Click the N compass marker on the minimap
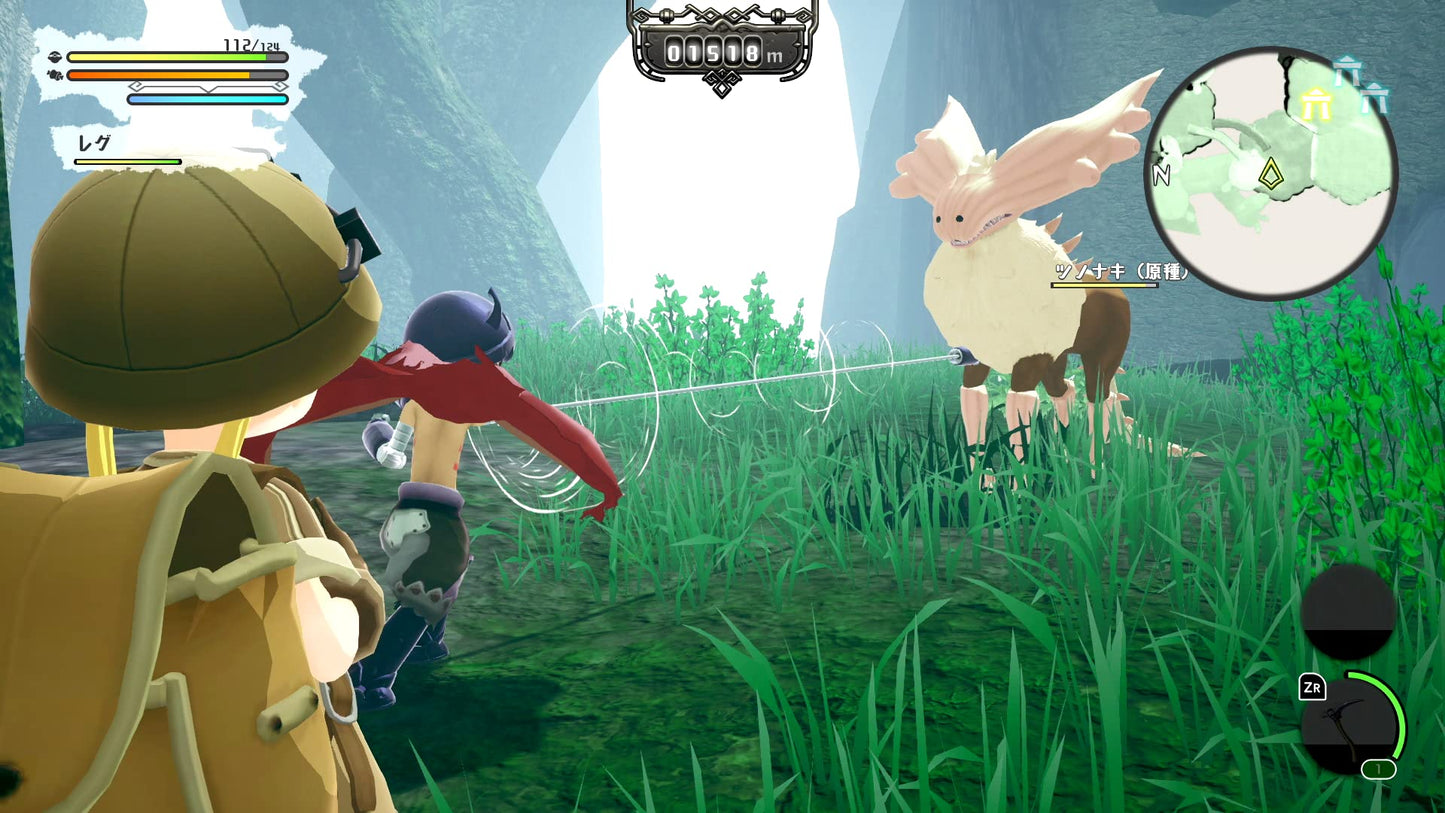 1161,176
